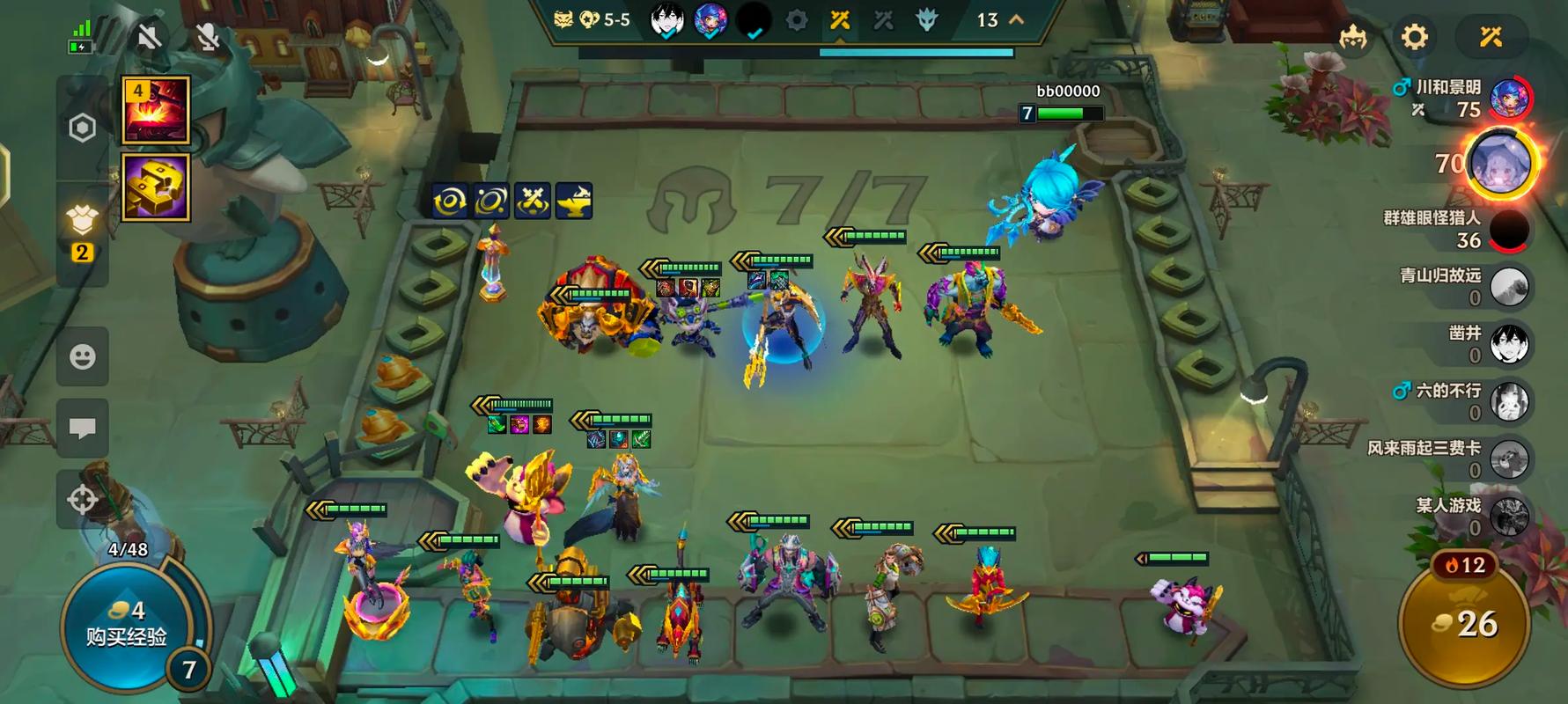This screenshot has height=704, width=1568.
Task: Open the chat speech bubble
Action: click(x=83, y=429)
